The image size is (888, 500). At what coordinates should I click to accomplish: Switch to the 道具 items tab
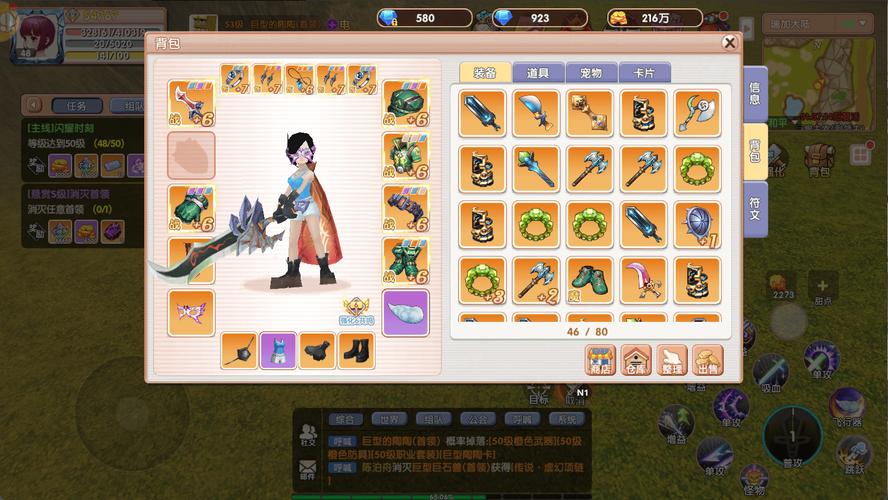(537, 73)
